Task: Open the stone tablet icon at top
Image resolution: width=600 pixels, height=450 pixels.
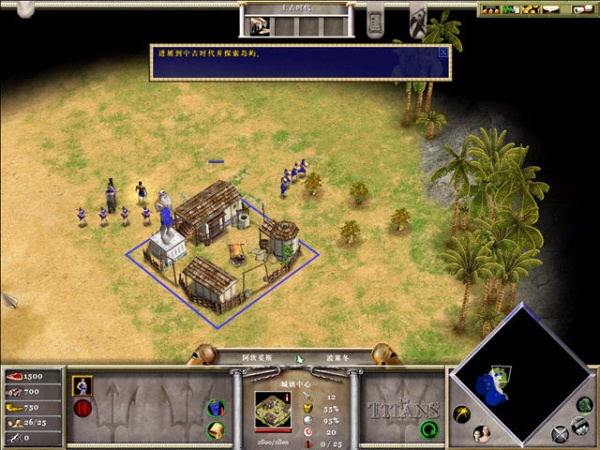Action: pos(375,22)
